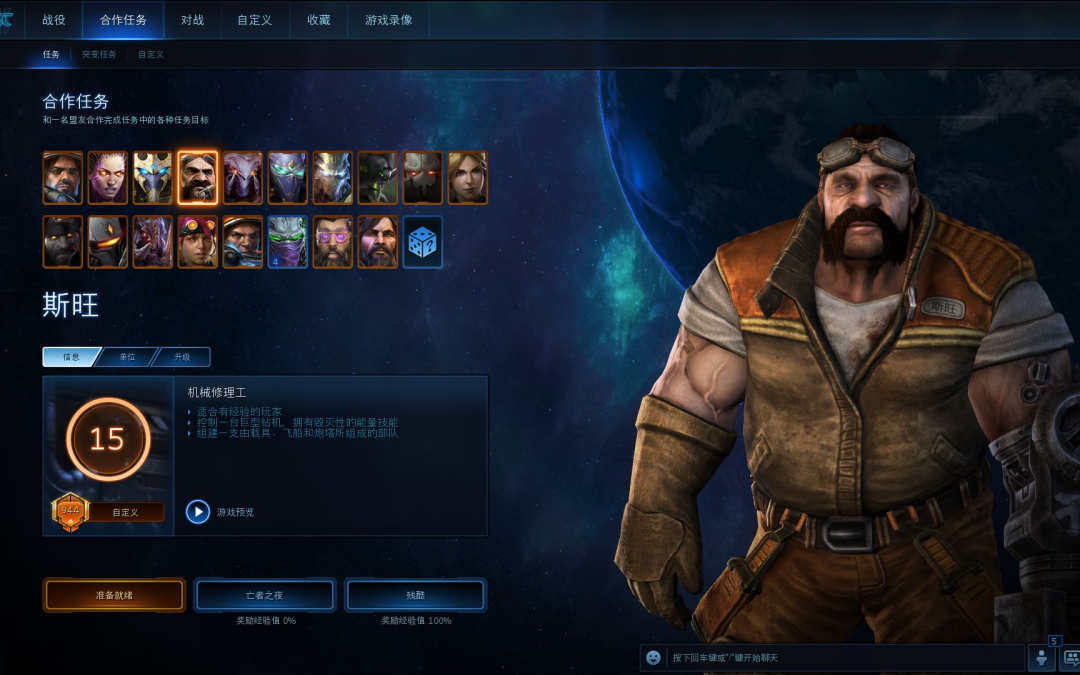
Task: Open the 游戏录像 replays menu
Action: point(388,20)
